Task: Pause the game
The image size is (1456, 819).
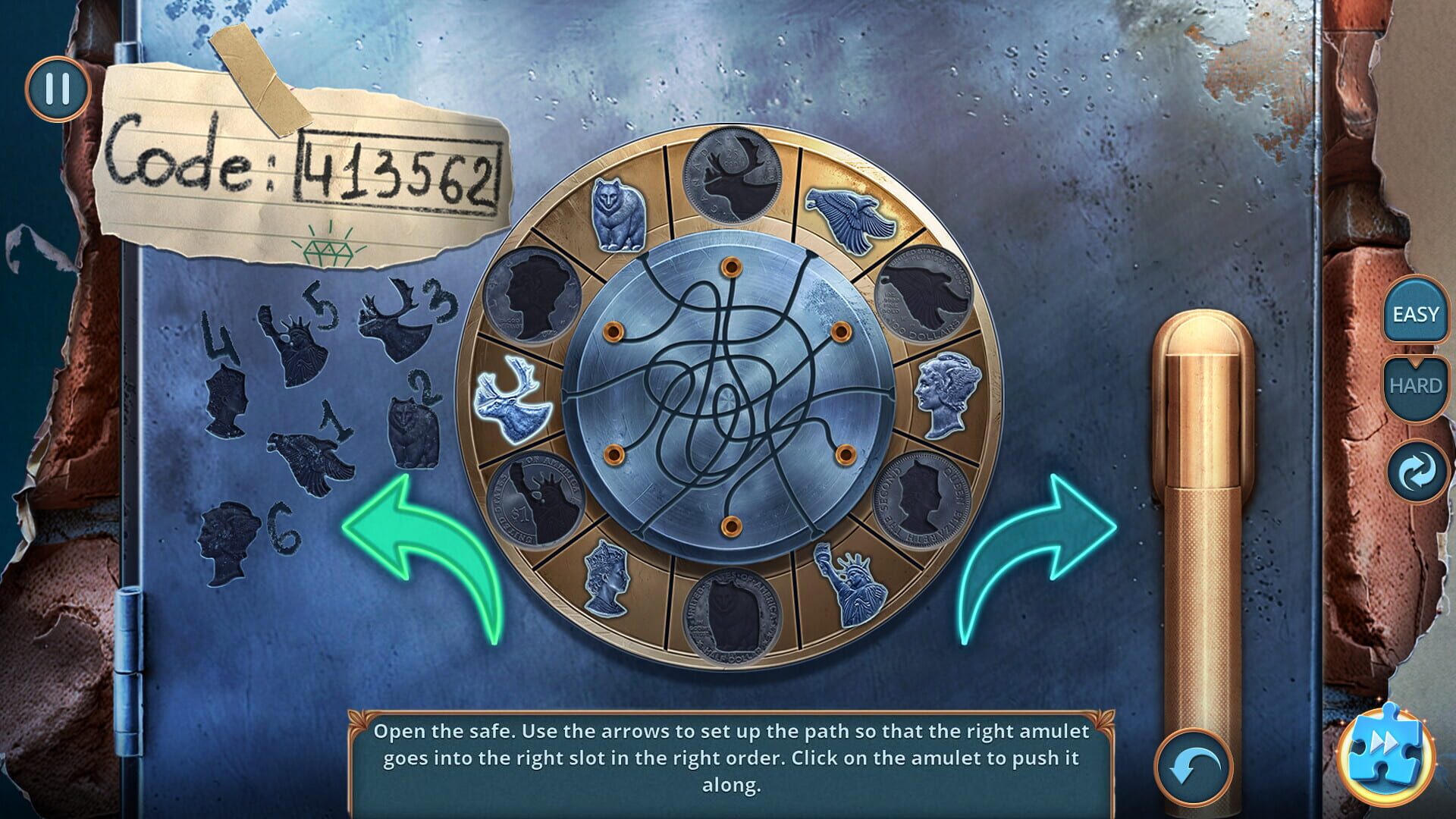Action: (x=57, y=87)
